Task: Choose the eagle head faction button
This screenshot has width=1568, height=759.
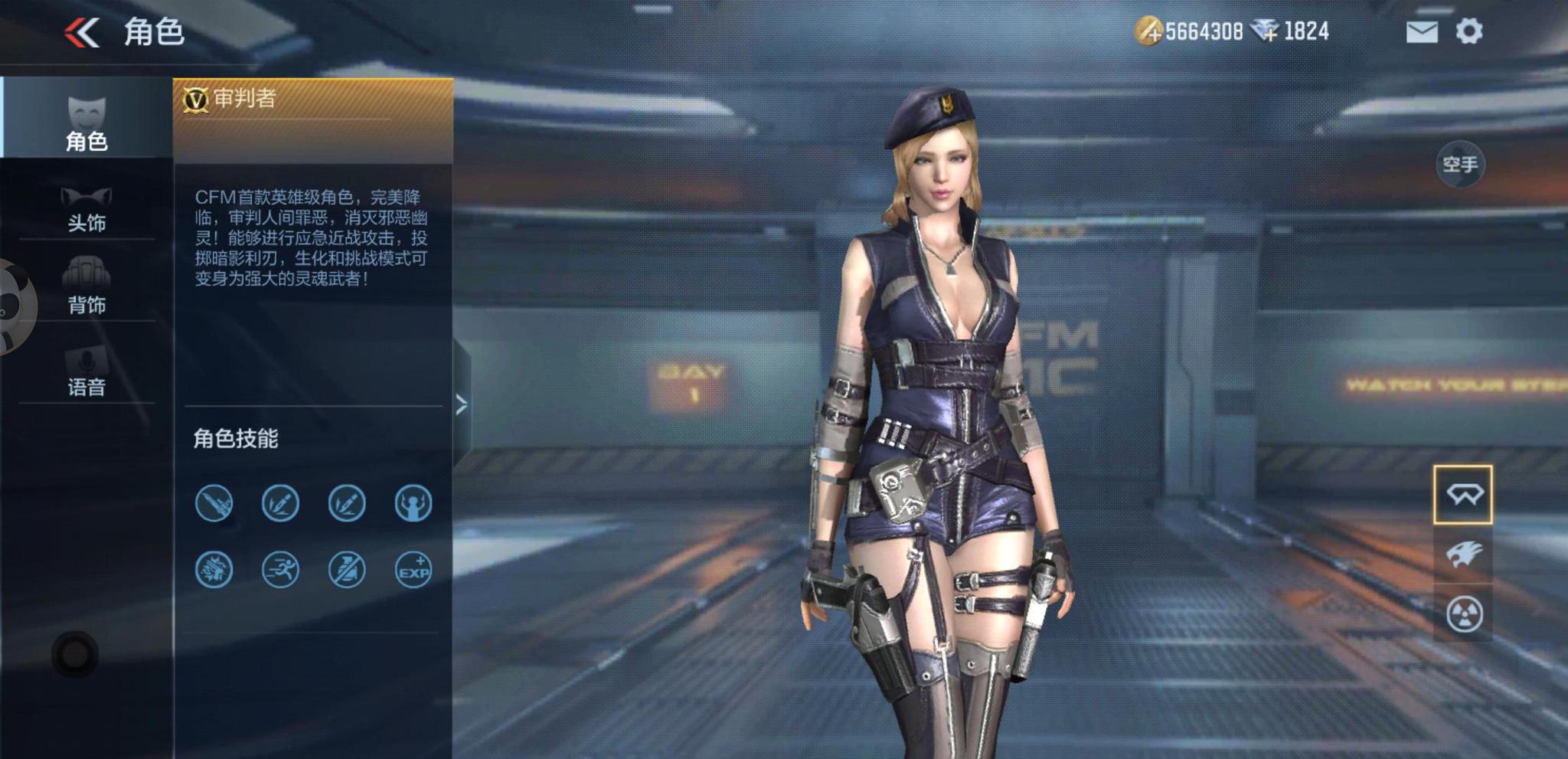Action: [x=1463, y=554]
